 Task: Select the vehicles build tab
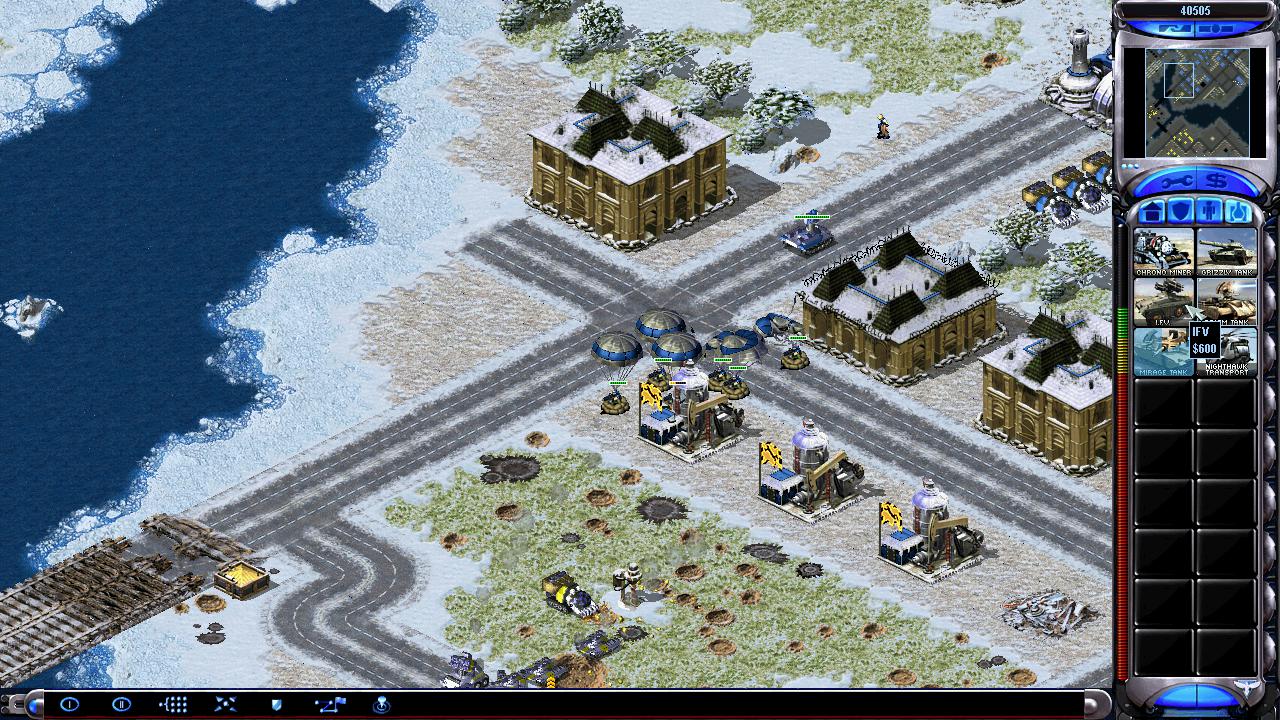[1238, 212]
